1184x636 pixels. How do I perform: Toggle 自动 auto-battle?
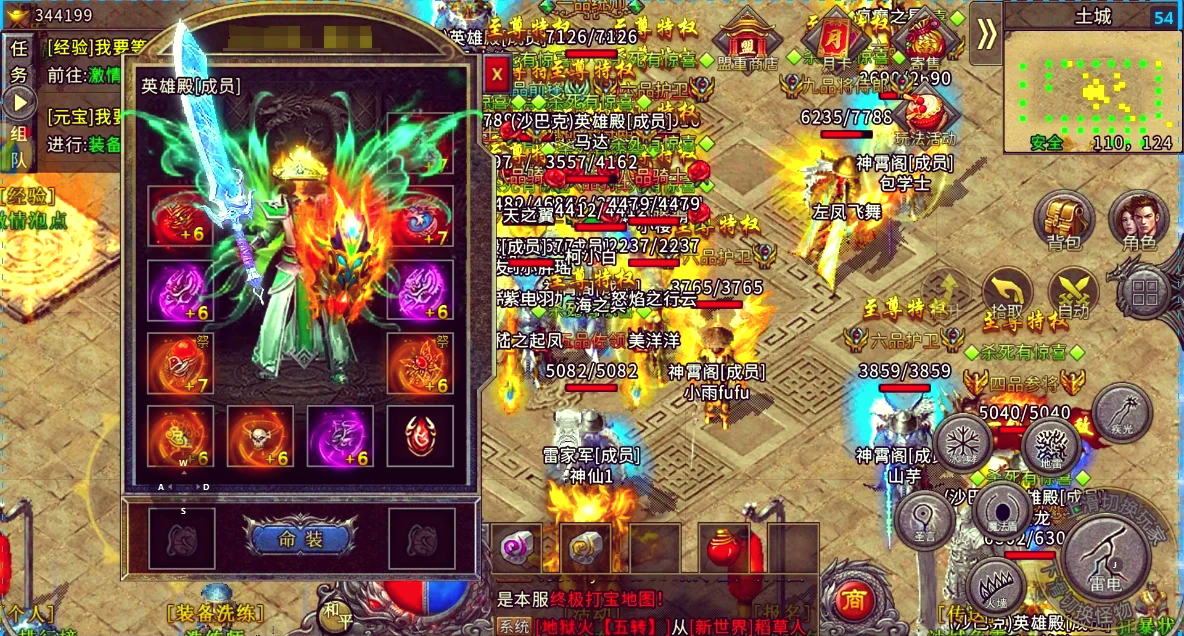coord(1074,293)
